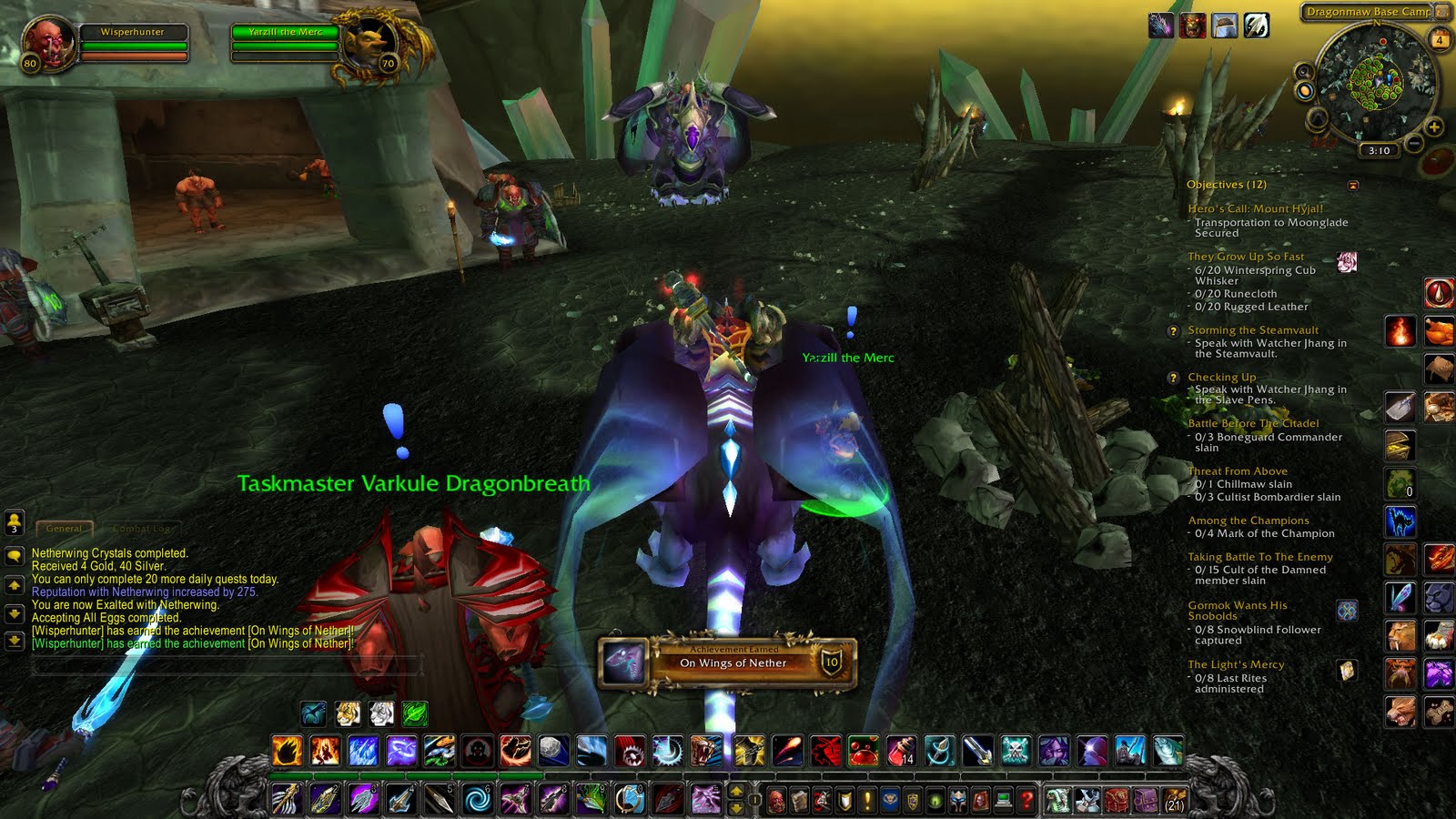
Task: Zoom in using the minimap plus button
Action: coord(1435,127)
